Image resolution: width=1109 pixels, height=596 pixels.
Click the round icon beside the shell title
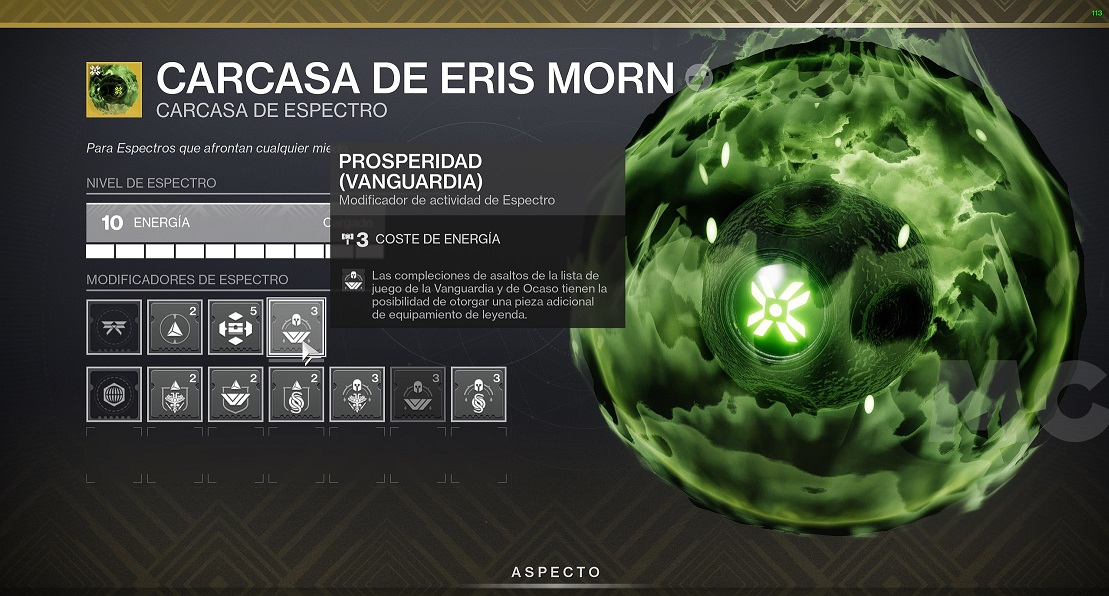(x=699, y=77)
